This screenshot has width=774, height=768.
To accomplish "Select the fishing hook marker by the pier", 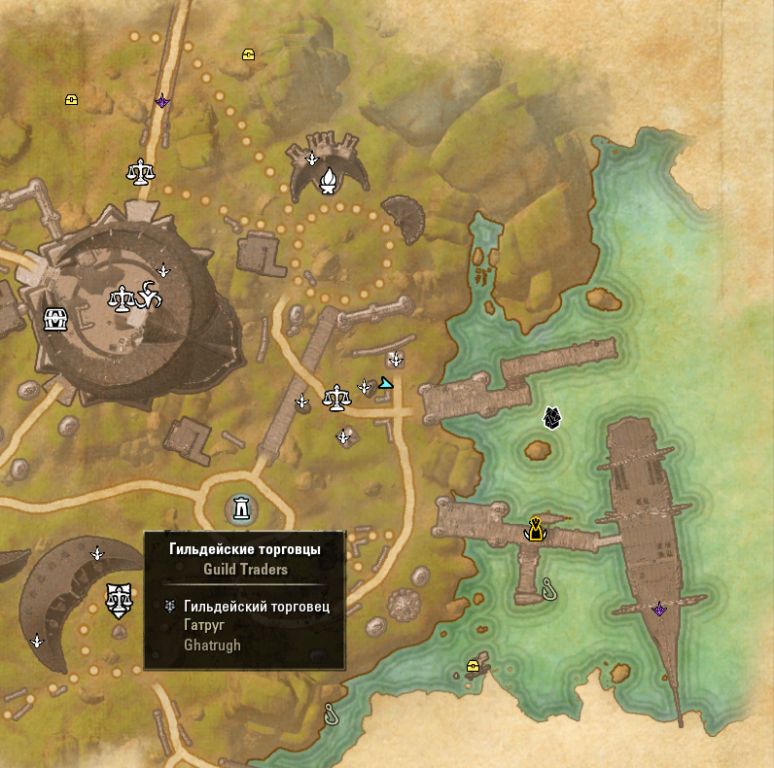I will click(x=548, y=588).
